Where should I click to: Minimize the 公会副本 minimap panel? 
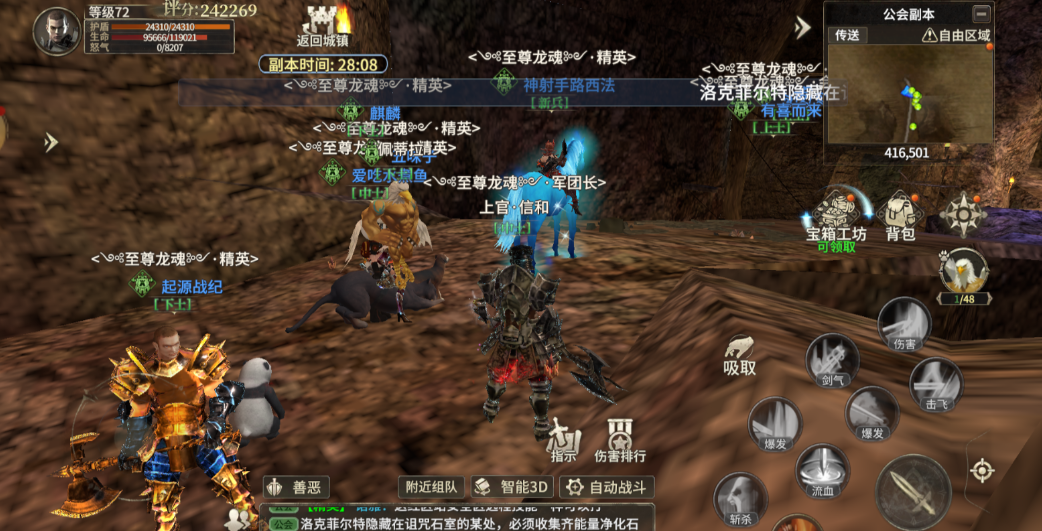click(x=981, y=14)
